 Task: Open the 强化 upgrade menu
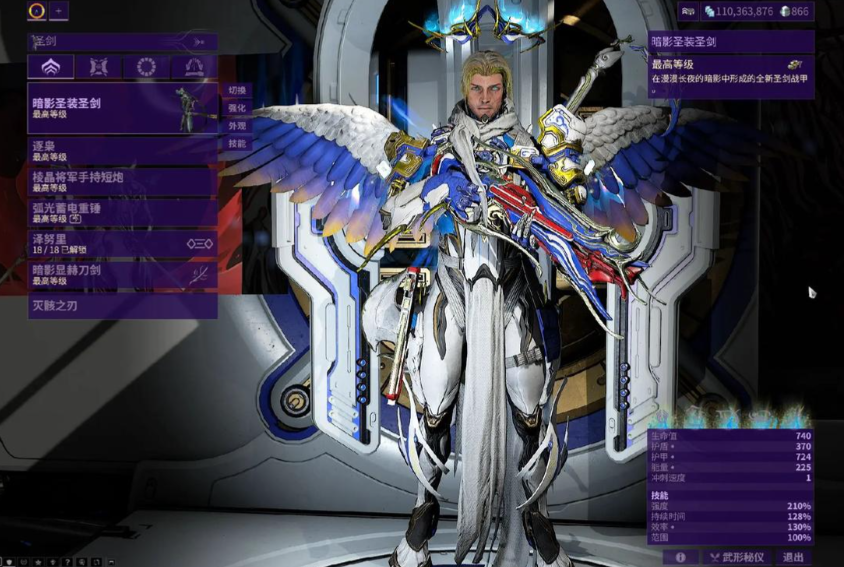(237, 108)
